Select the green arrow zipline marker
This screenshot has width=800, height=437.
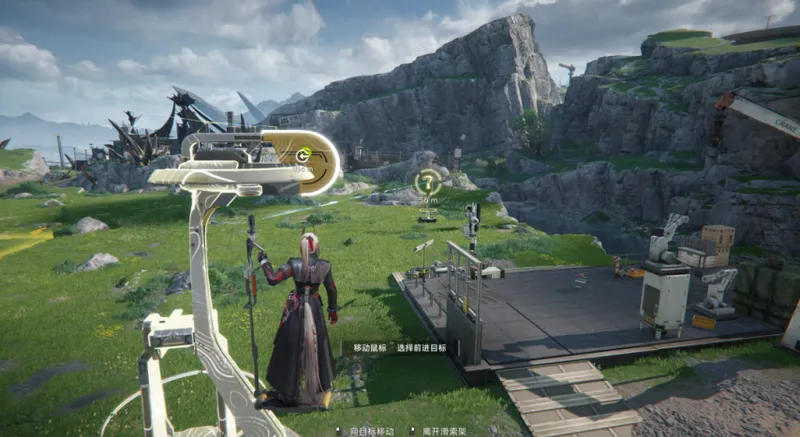[304, 155]
